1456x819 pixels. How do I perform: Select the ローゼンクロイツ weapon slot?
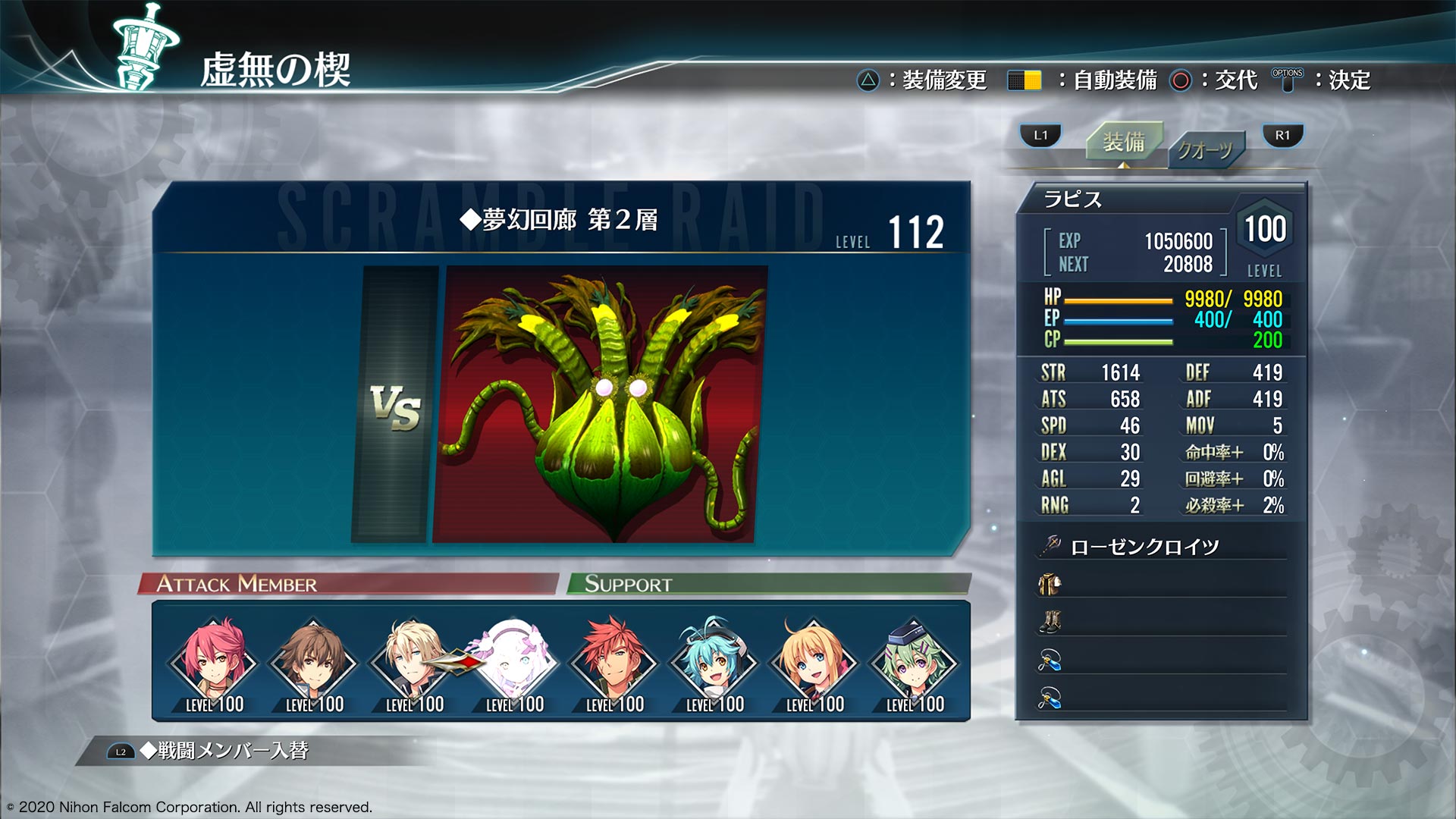[1161, 547]
